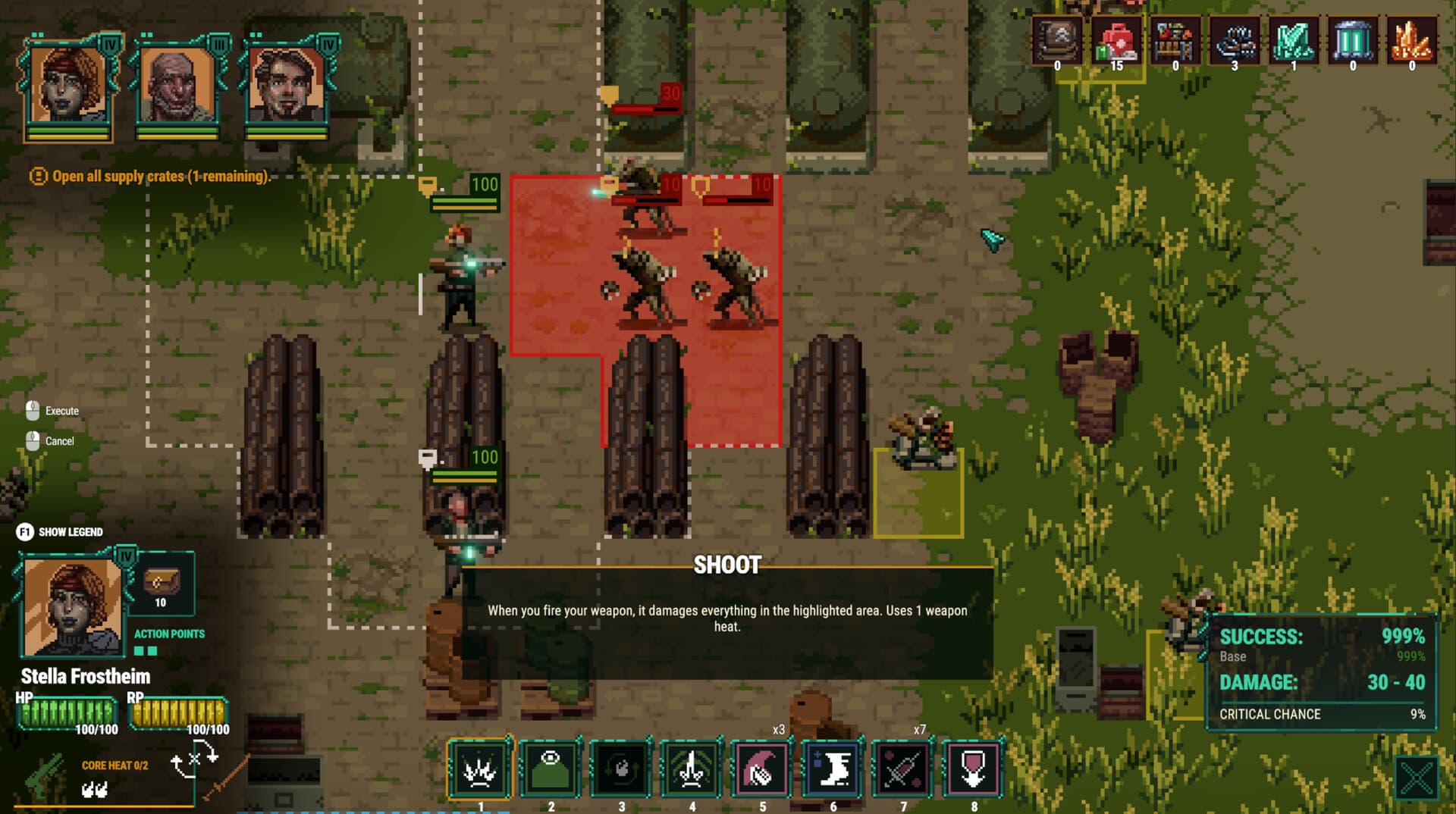This screenshot has height=814, width=1456.
Task: Activate the boots ability in slot 6
Action: (833, 769)
